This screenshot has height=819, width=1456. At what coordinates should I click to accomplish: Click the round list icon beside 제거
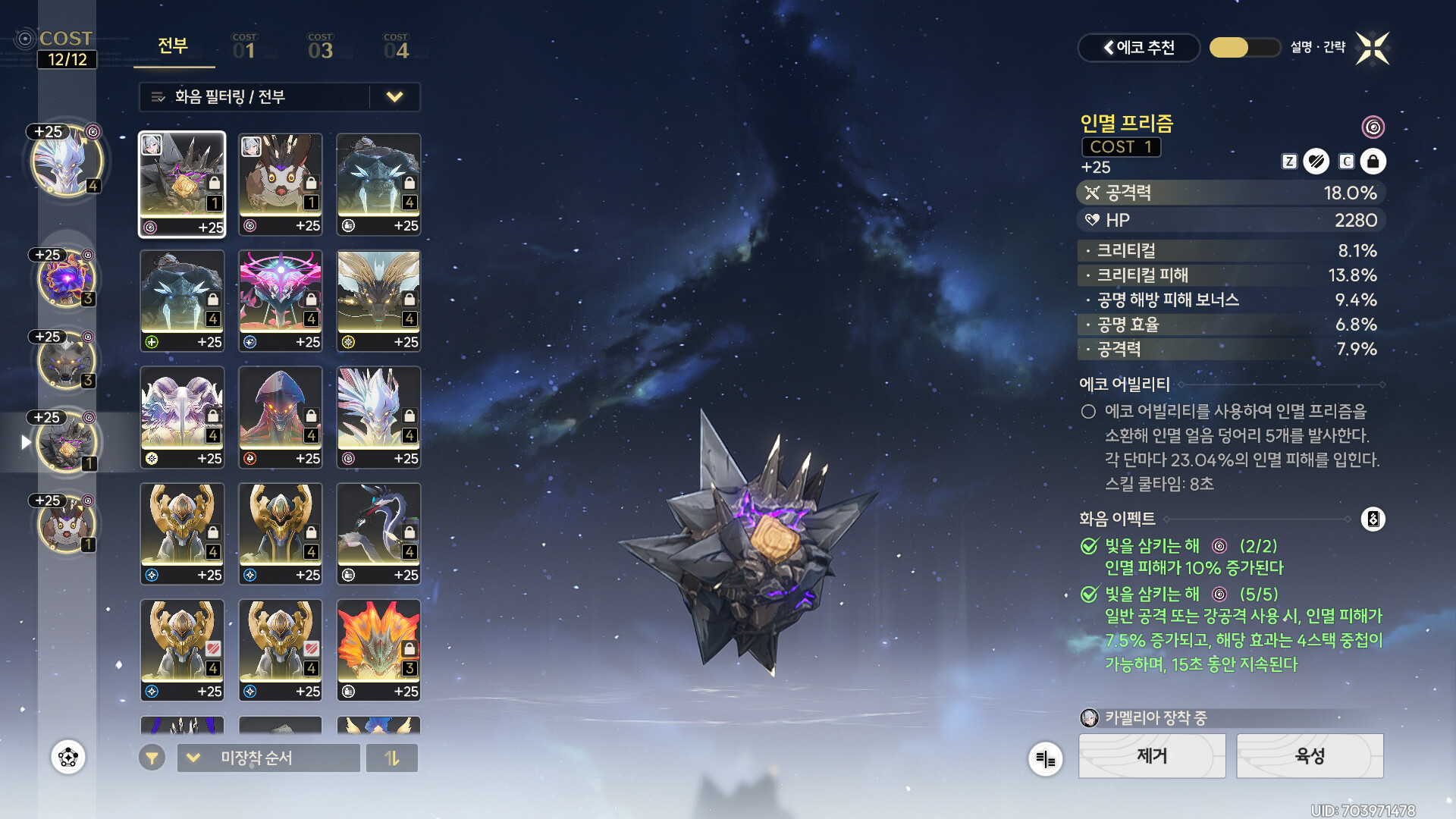pyautogui.click(x=1045, y=758)
